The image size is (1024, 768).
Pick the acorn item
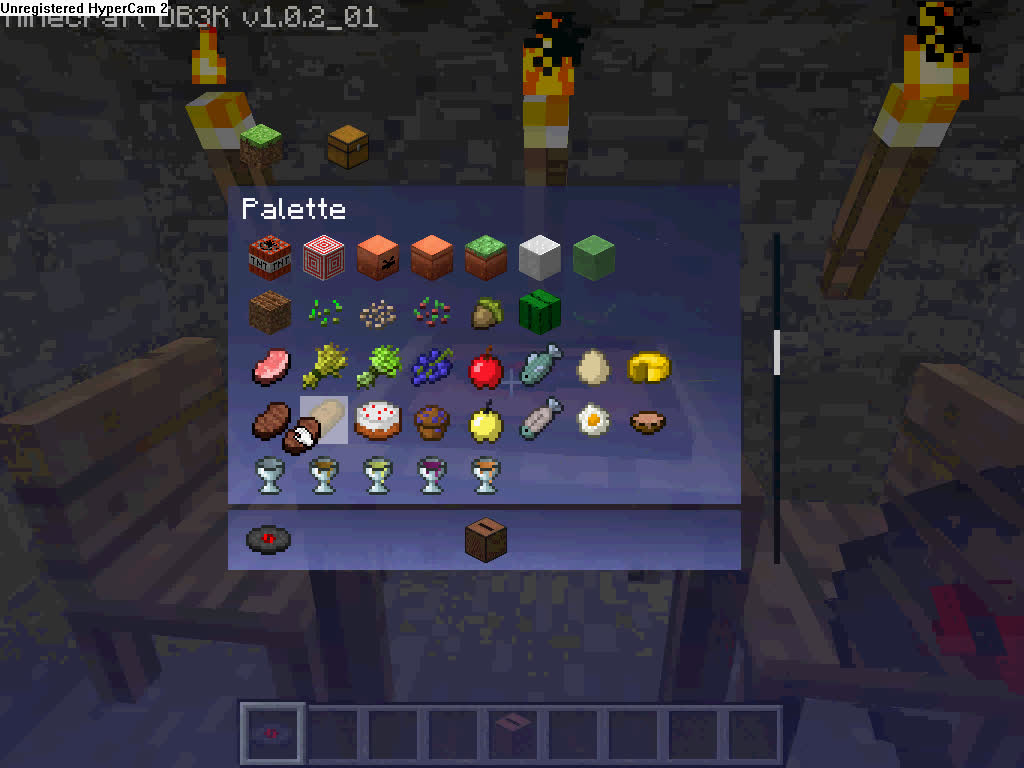point(486,313)
